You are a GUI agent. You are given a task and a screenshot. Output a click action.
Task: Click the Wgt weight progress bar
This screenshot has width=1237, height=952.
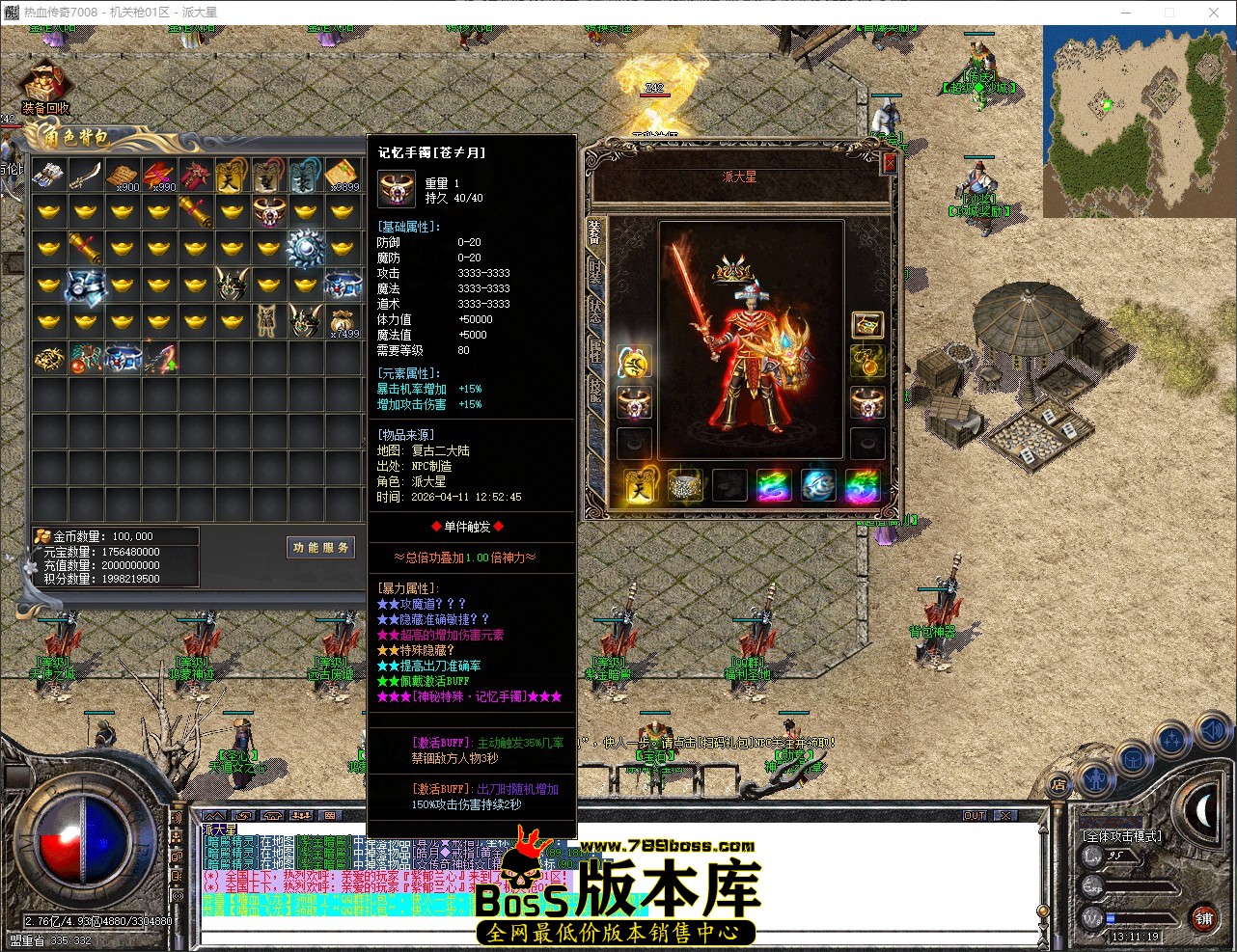pyautogui.click(x=1139, y=918)
